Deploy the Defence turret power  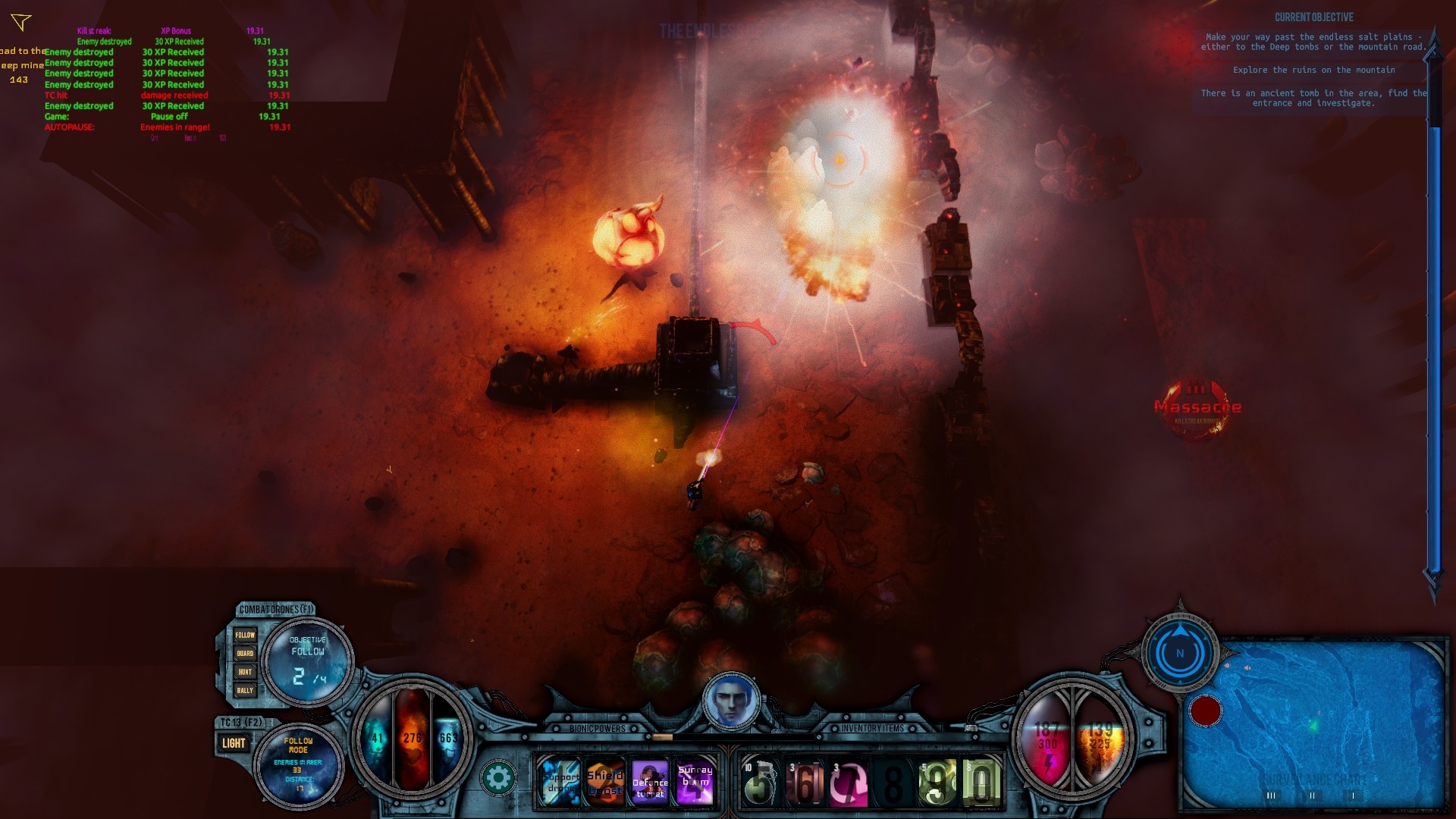[649, 783]
